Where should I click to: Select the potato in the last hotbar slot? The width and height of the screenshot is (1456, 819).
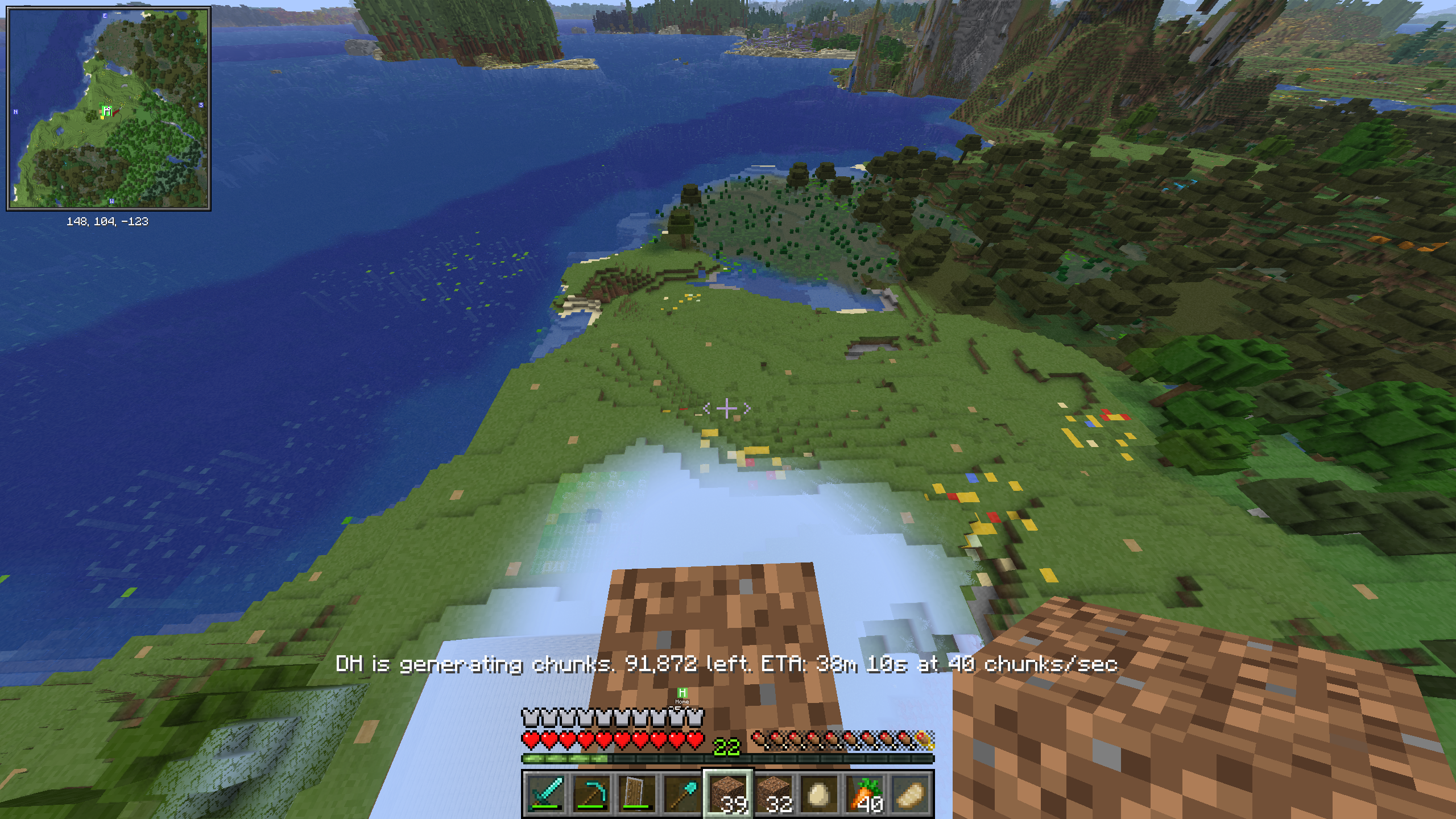click(911, 793)
